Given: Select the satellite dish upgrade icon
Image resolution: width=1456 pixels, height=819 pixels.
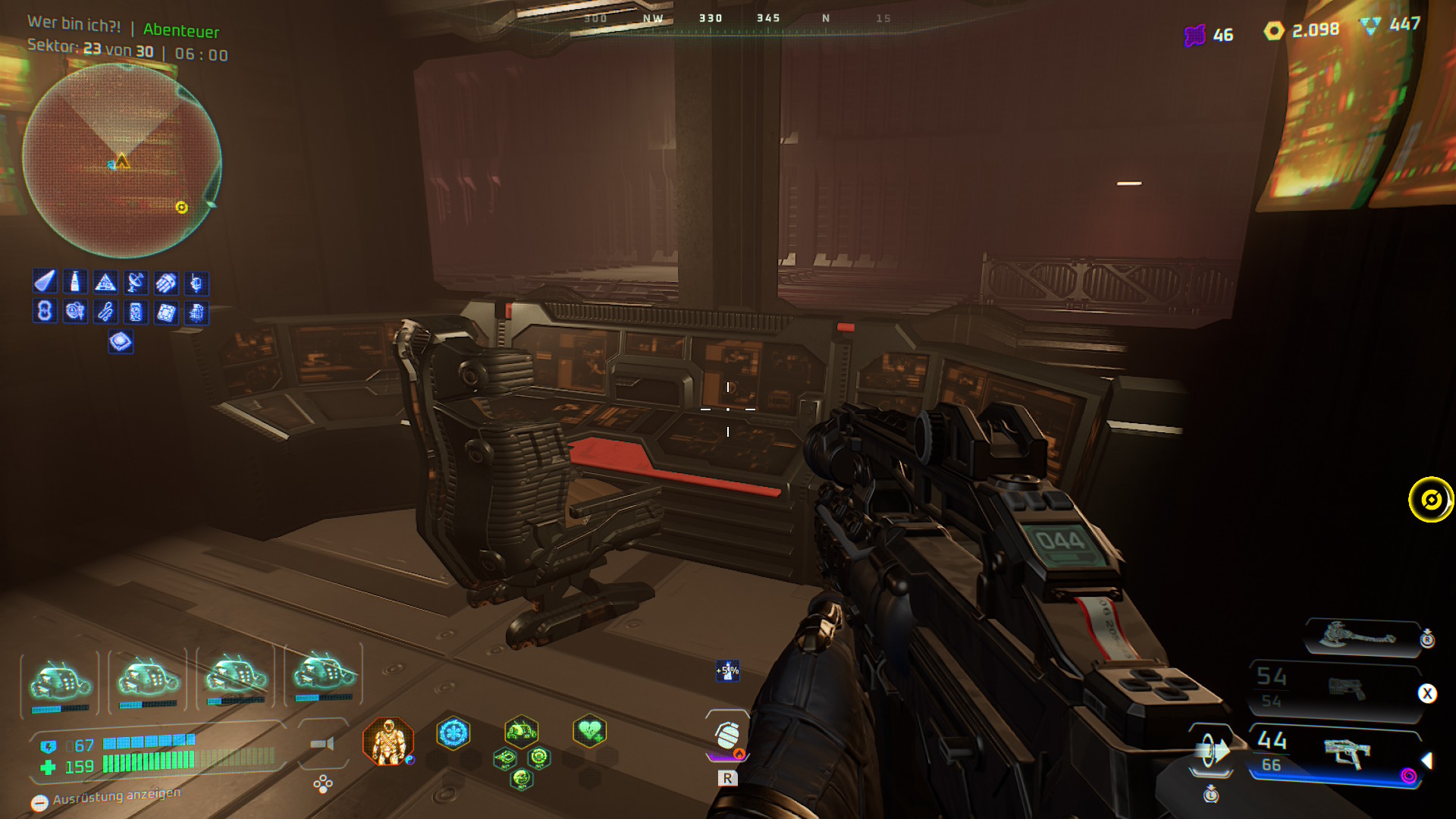Looking at the screenshot, I should pos(136,283).
